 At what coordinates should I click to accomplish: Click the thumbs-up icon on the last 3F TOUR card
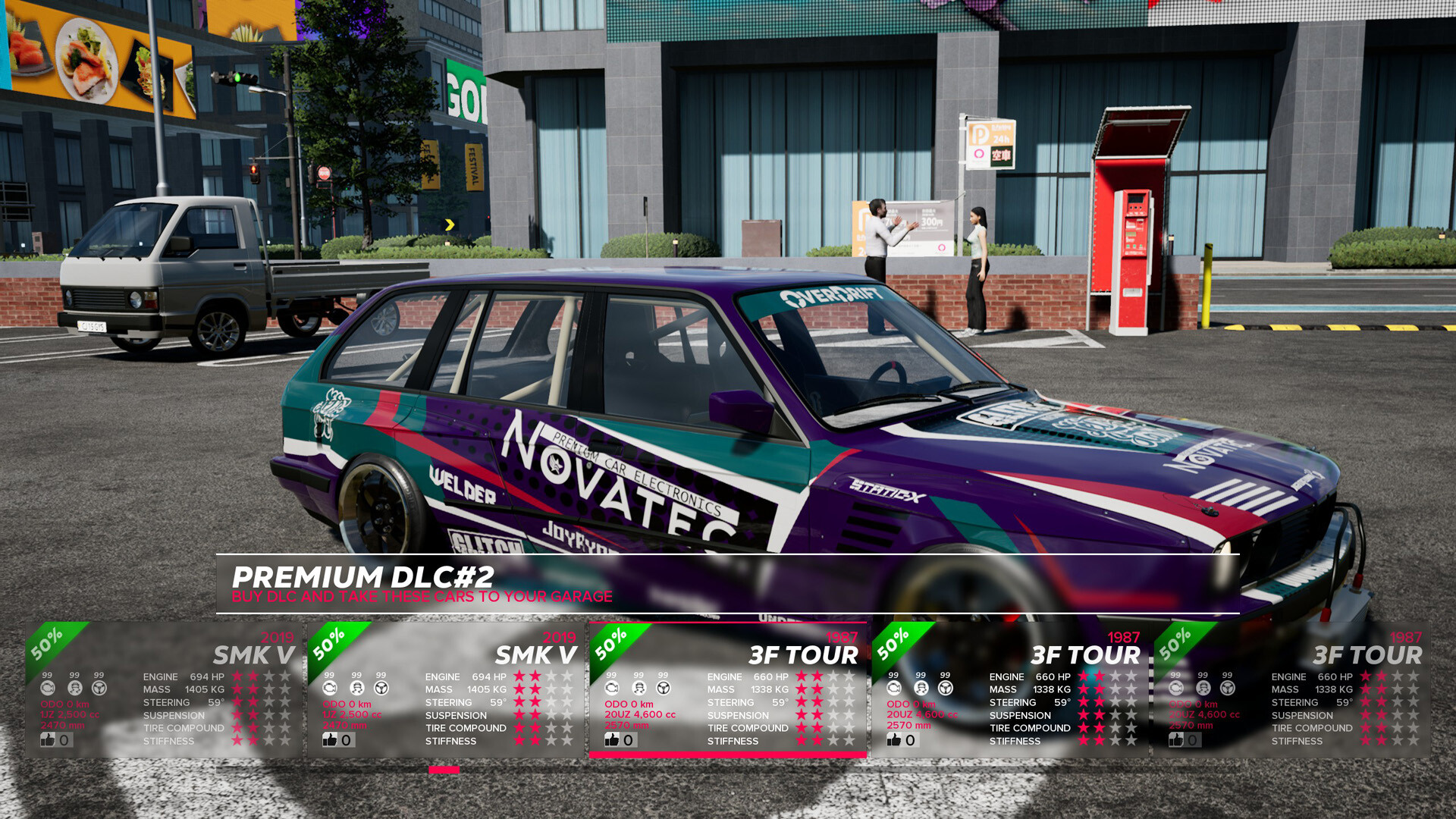click(x=1175, y=740)
